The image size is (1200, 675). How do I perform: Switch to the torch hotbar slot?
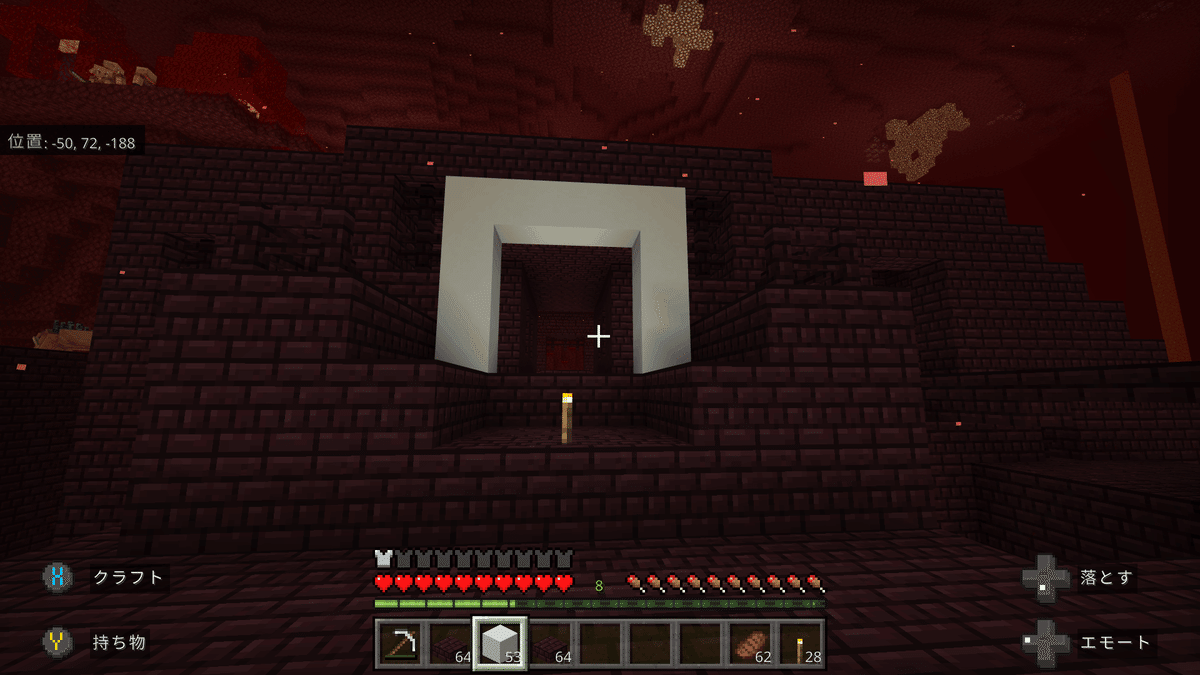pyautogui.click(x=800, y=643)
